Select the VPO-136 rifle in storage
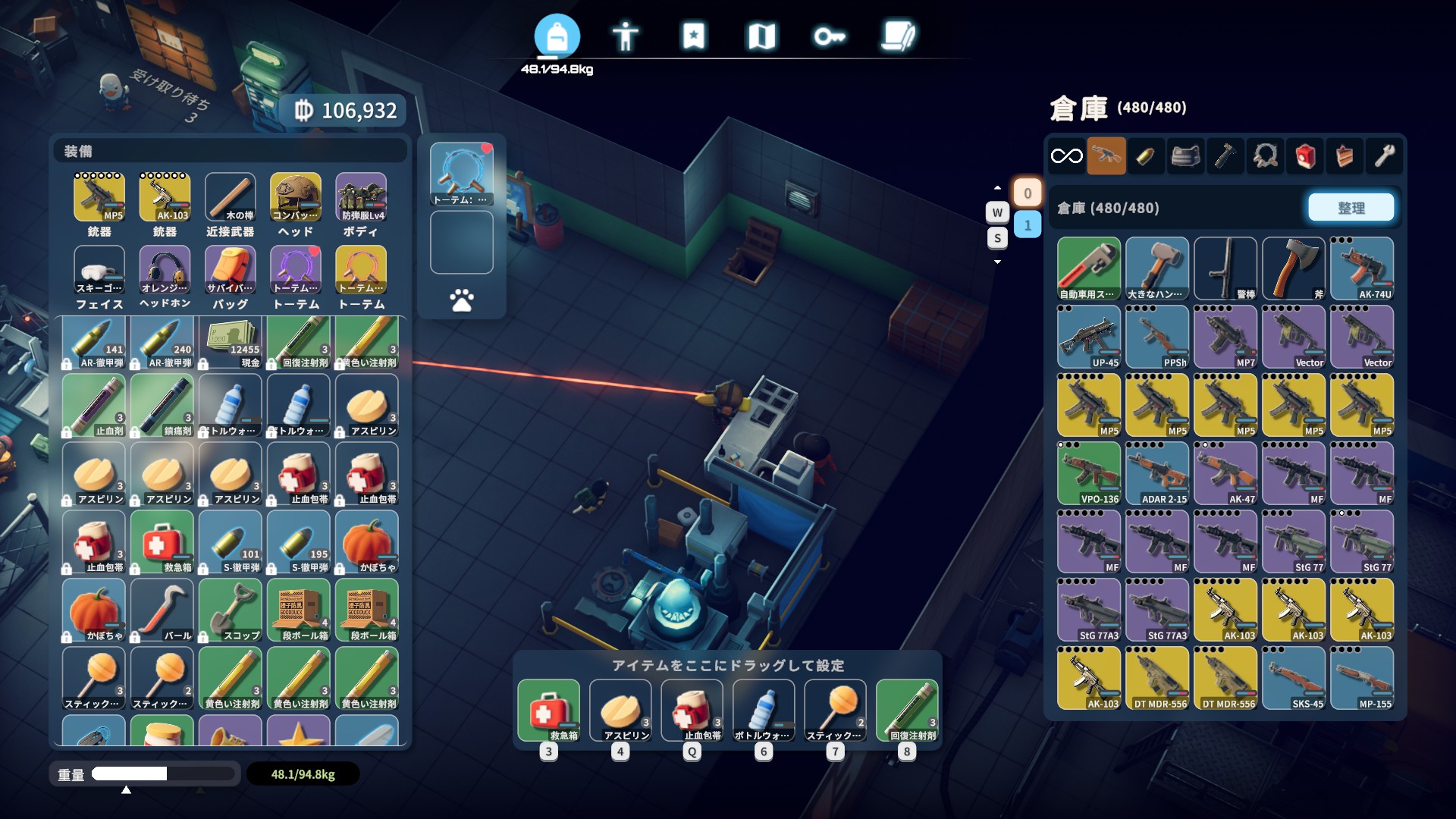This screenshot has height=819, width=1456. tap(1089, 473)
